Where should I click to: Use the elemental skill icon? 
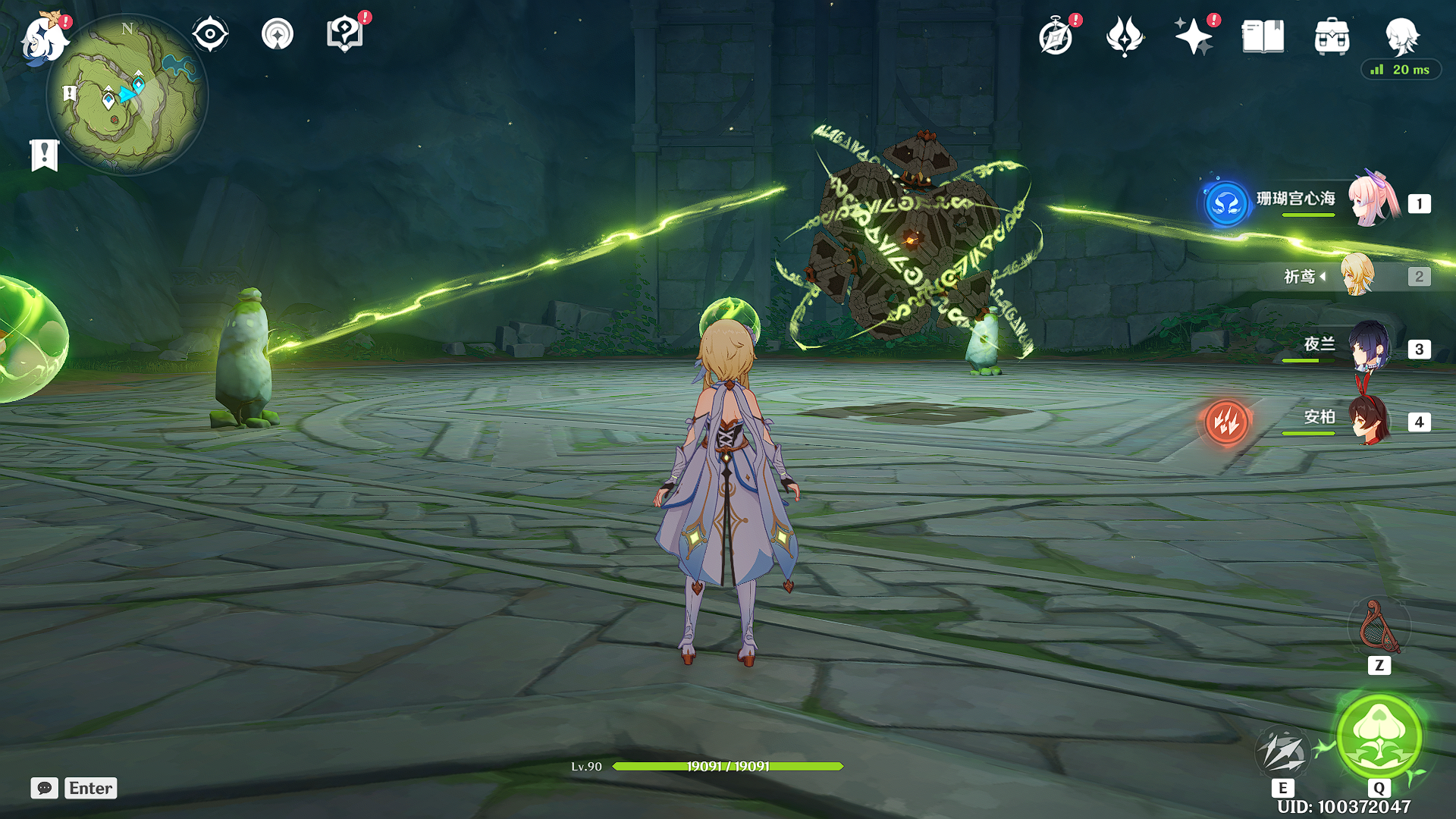pyautogui.click(x=1282, y=752)
